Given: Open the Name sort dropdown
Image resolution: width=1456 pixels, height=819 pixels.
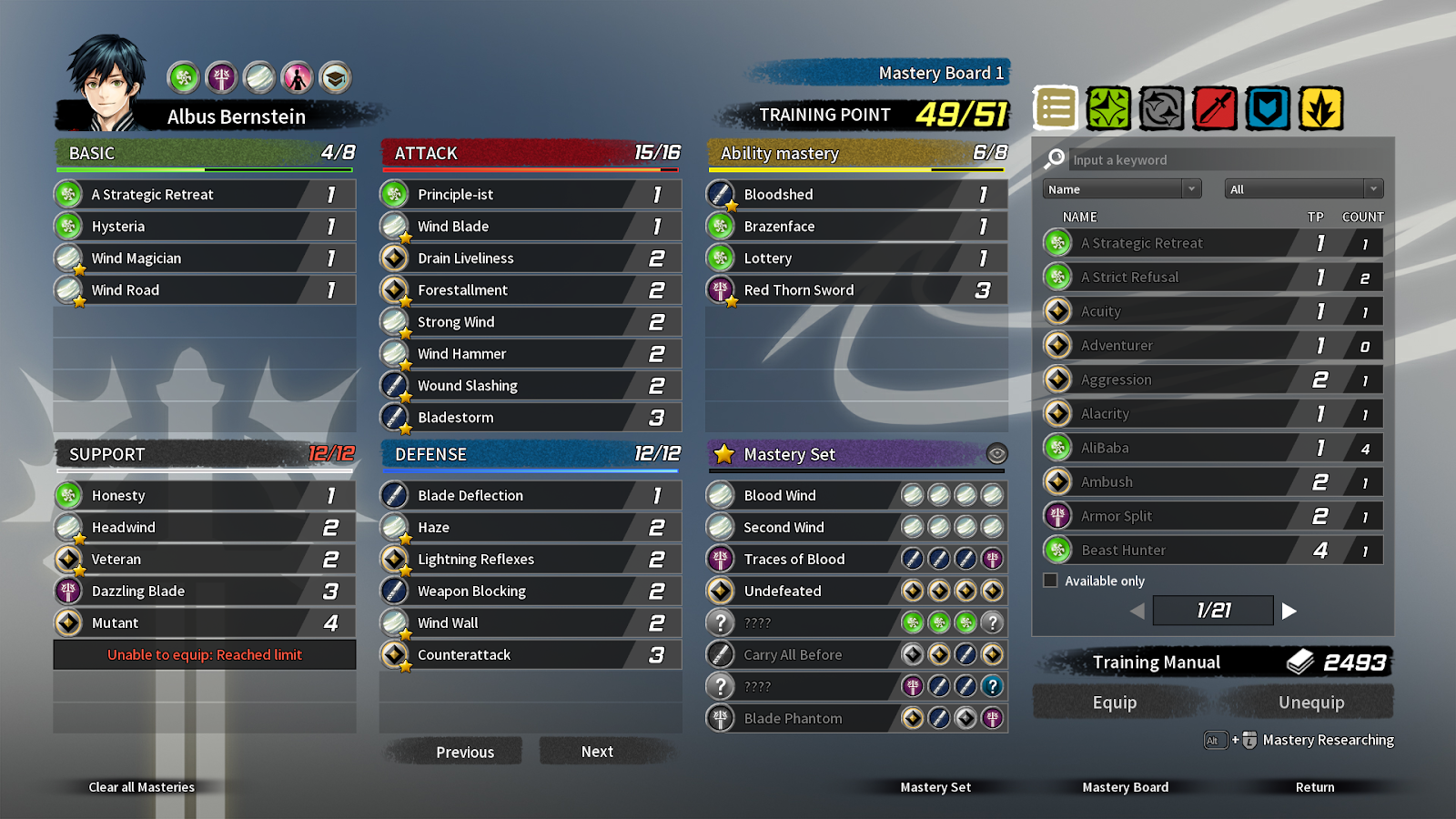Looking at the screenshot, I should pos(1121,189).
